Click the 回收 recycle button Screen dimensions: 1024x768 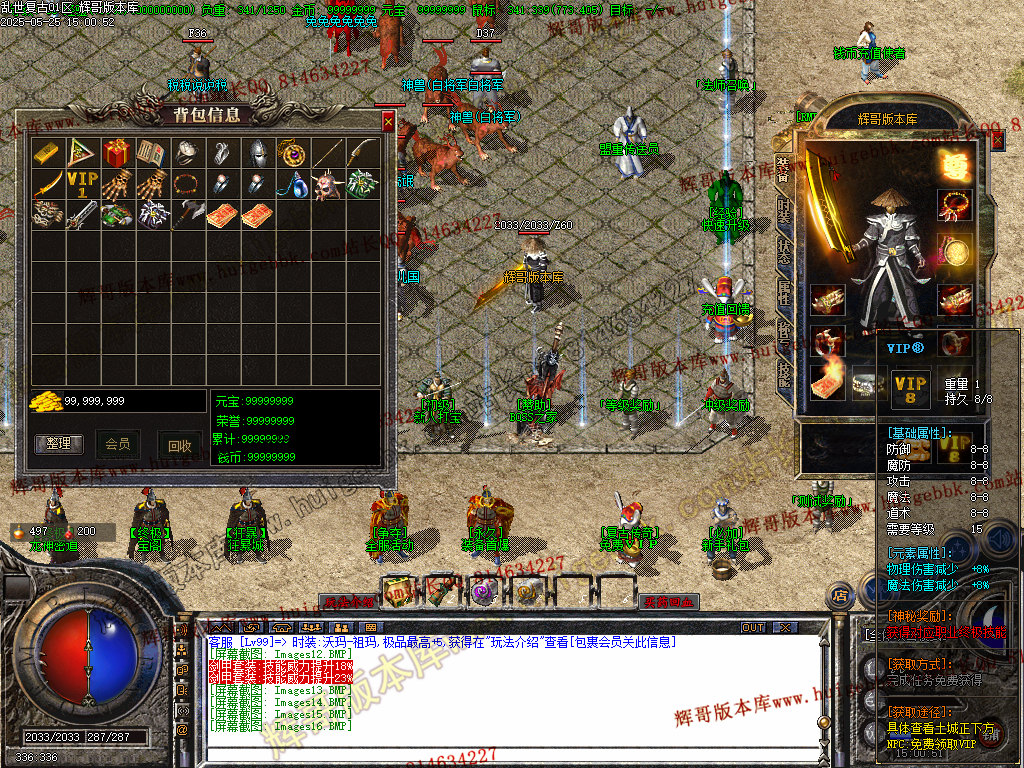(179, 446)
